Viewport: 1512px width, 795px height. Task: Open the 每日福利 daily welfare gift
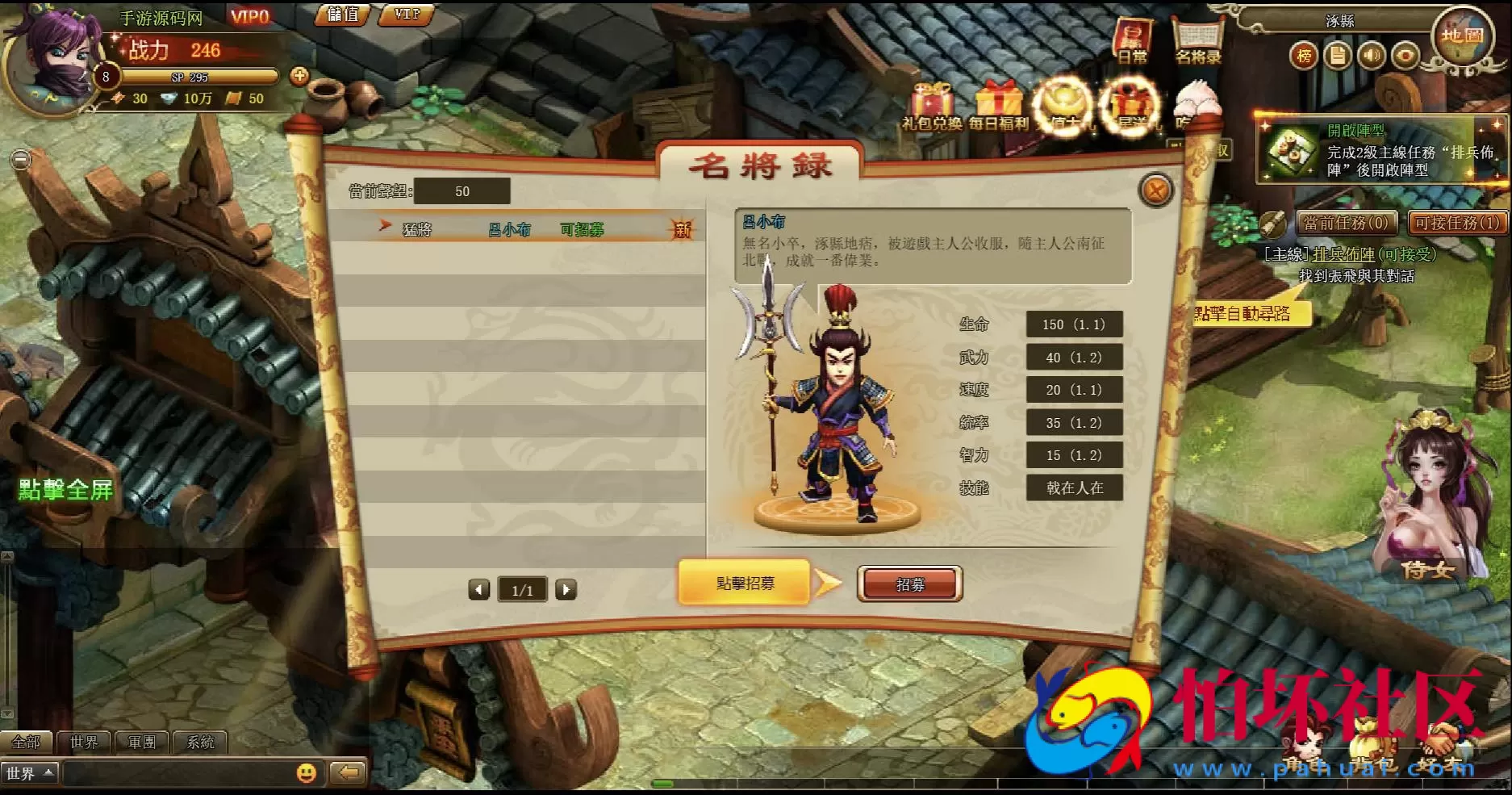(1000, 103)
